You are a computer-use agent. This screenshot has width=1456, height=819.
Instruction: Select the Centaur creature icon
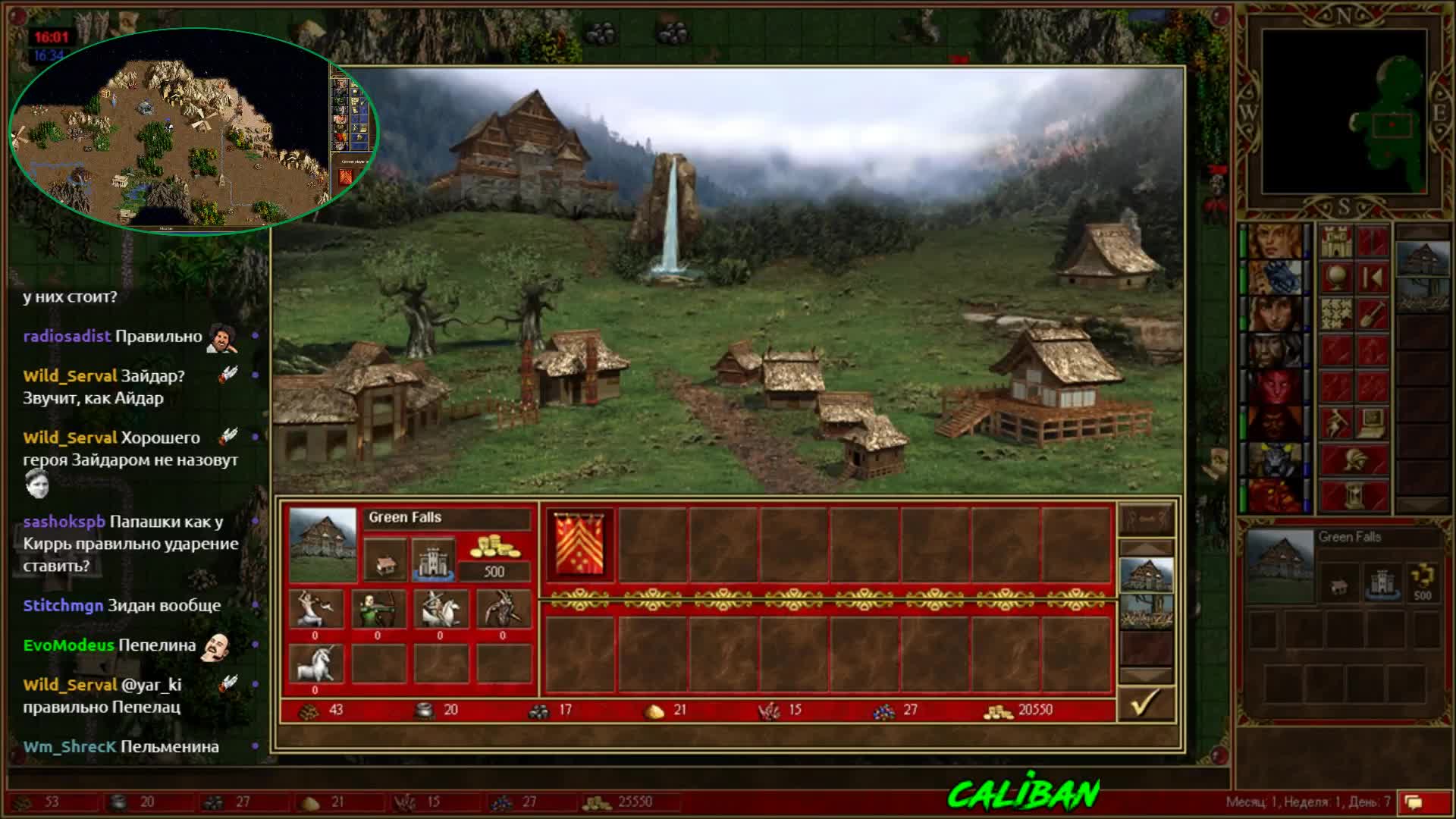pyautogui.click(x=315, y=610)
